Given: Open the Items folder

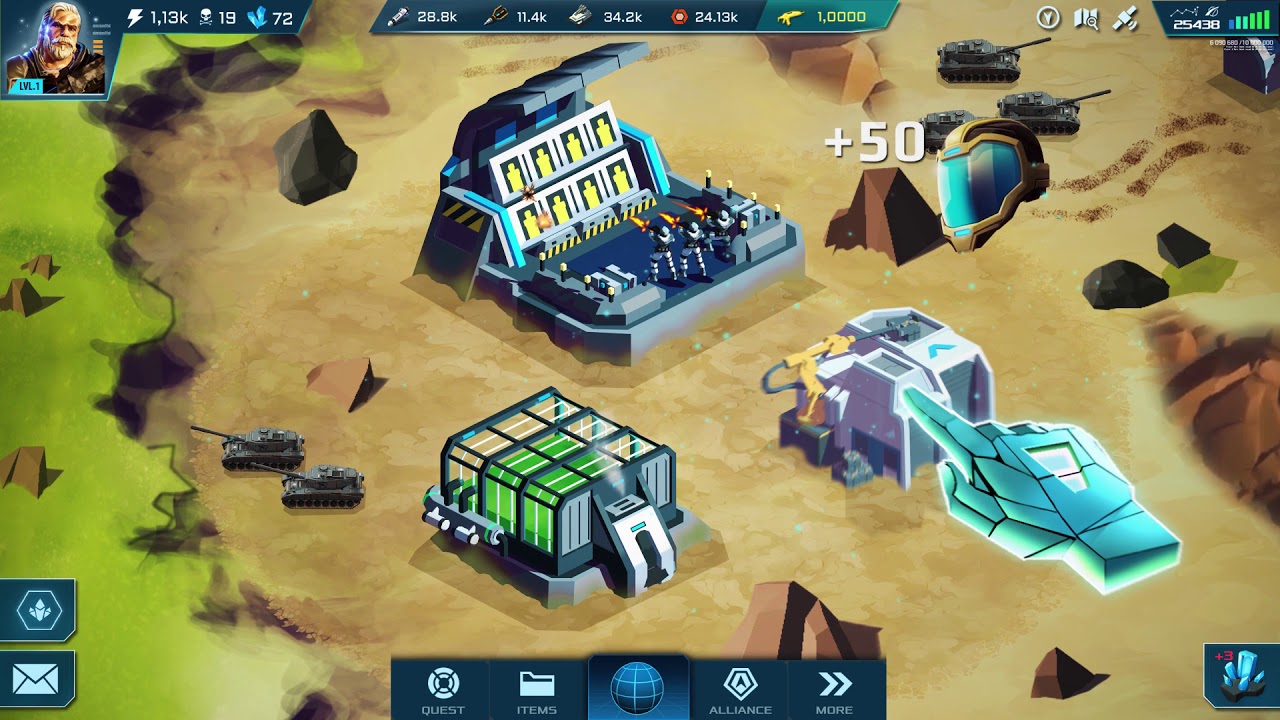Looking at the screenshot, I should 537,690.
